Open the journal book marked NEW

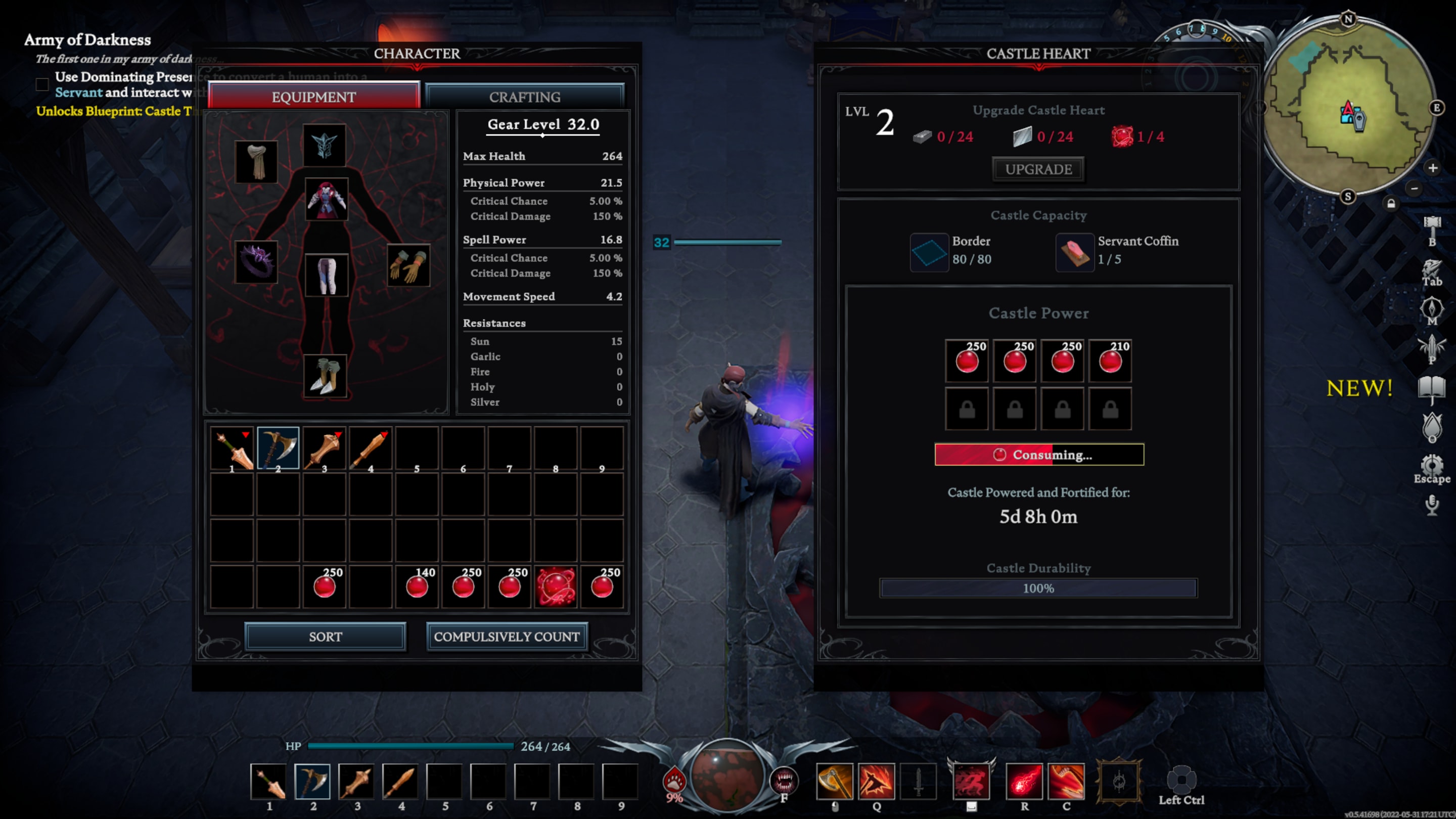1431,389
